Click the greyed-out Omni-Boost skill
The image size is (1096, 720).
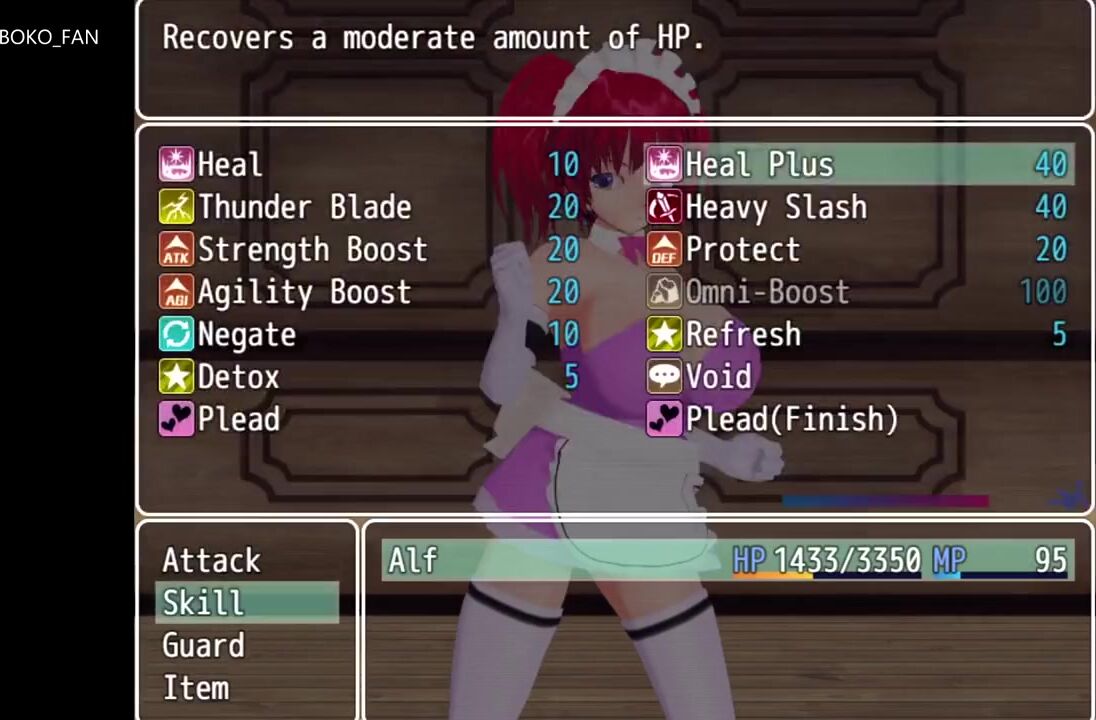coord(767,292)
